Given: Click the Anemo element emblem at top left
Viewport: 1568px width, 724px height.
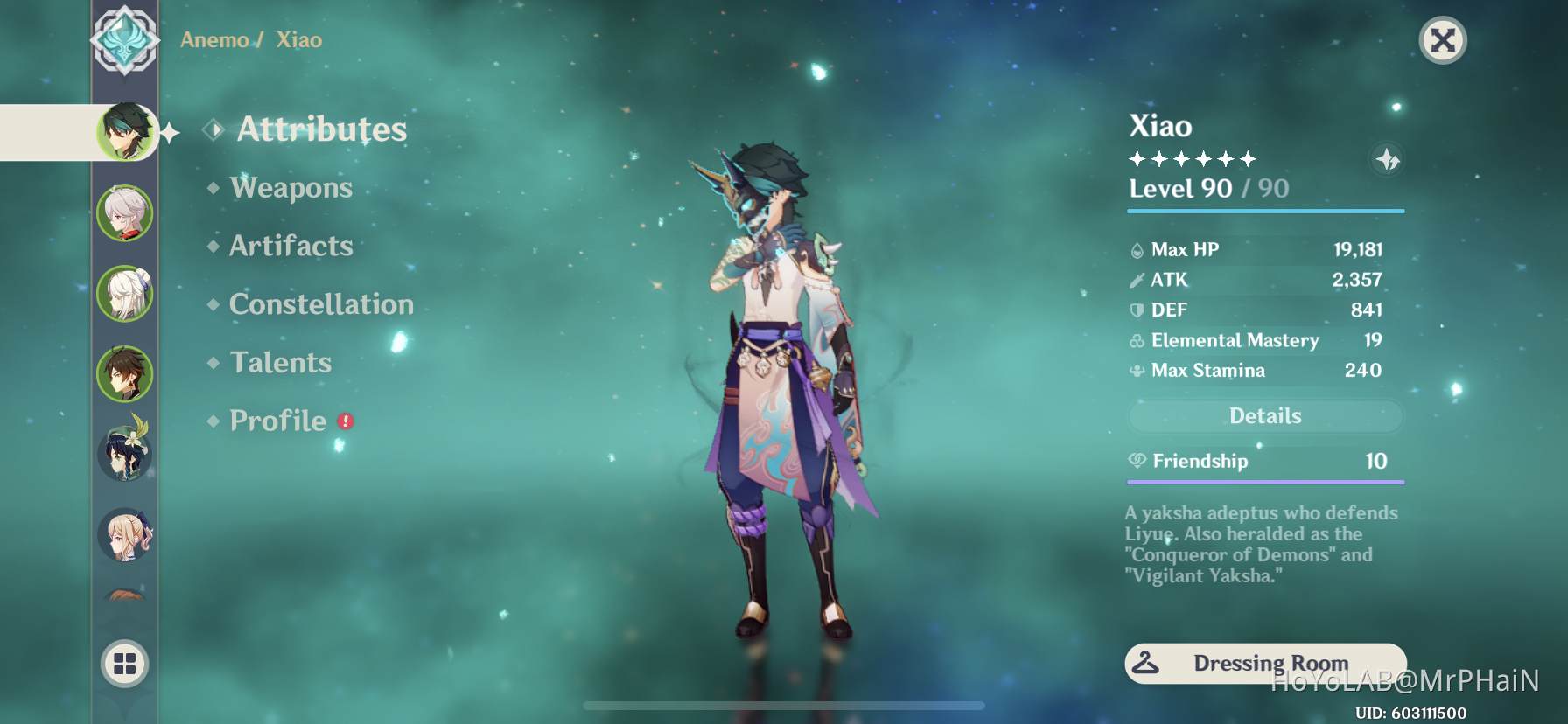Looking at the screenshot, I should coord(126,40).
